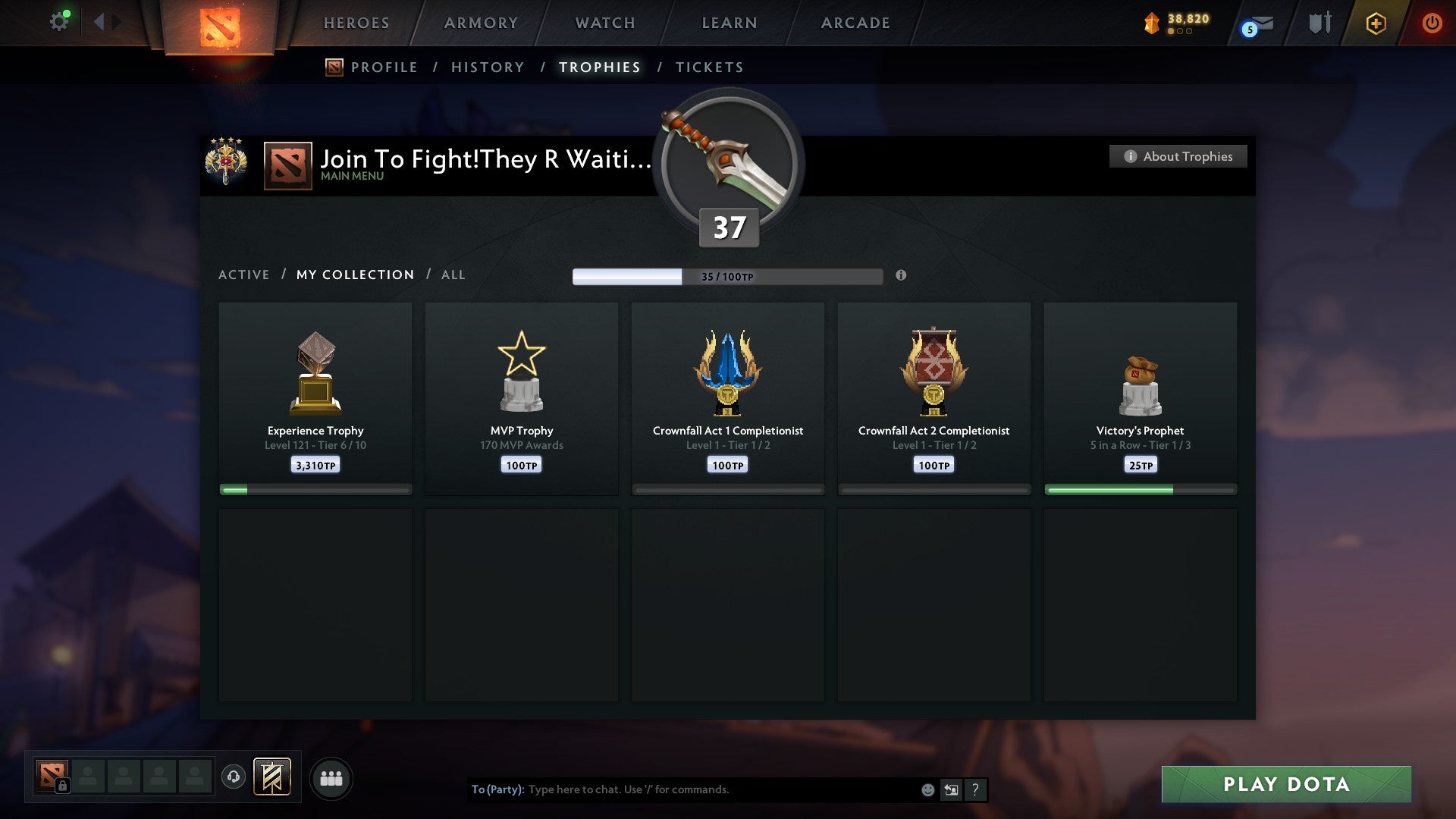
Task: Click the 35/100TP progress bar
Action: (726, 276)
